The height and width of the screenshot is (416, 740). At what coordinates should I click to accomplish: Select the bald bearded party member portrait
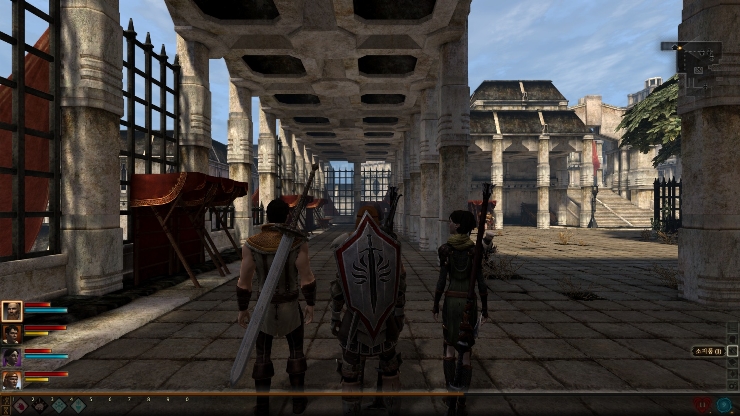click(x=12, y=311)
